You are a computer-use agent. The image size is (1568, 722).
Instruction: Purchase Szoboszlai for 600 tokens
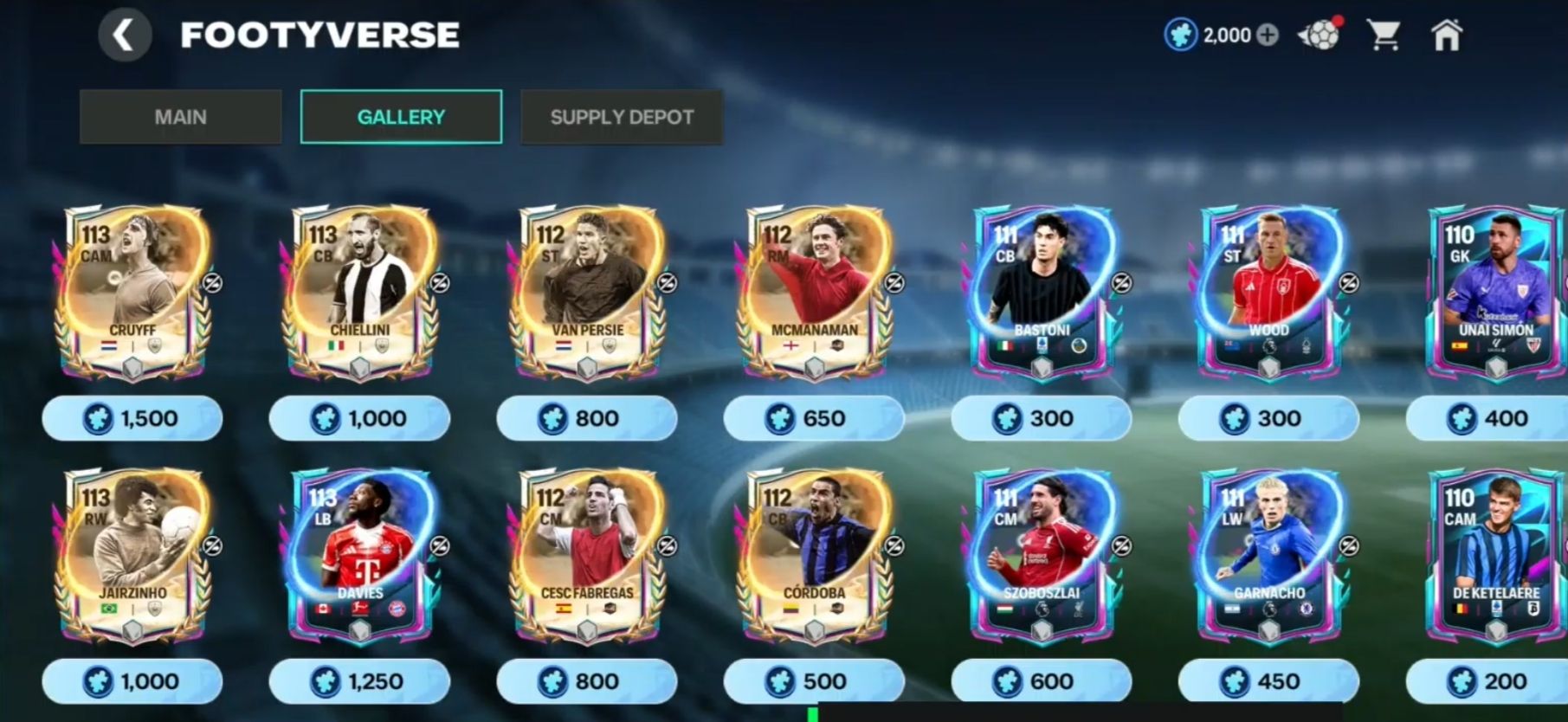(x=1041, y=682)
